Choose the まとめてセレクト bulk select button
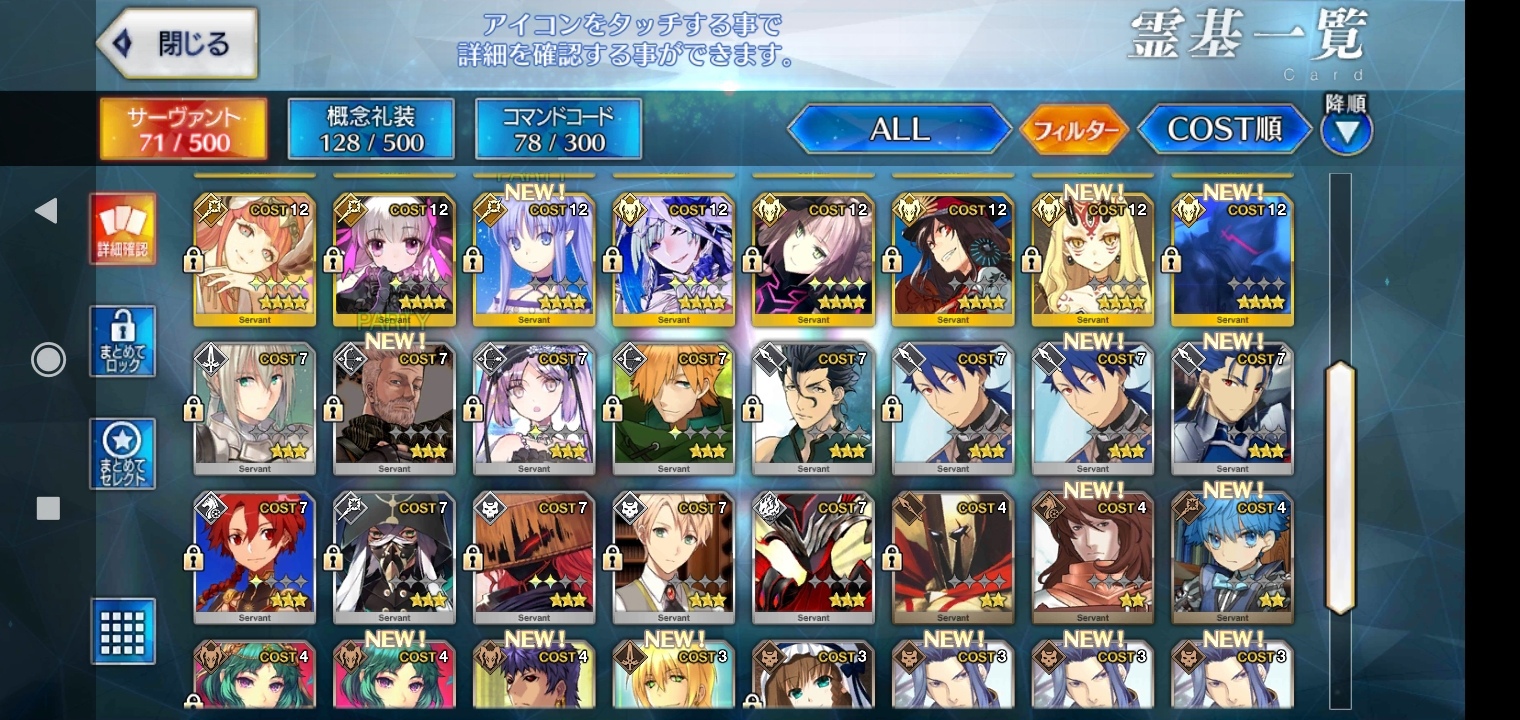1520x720 pixels. [x=123, y=453]
